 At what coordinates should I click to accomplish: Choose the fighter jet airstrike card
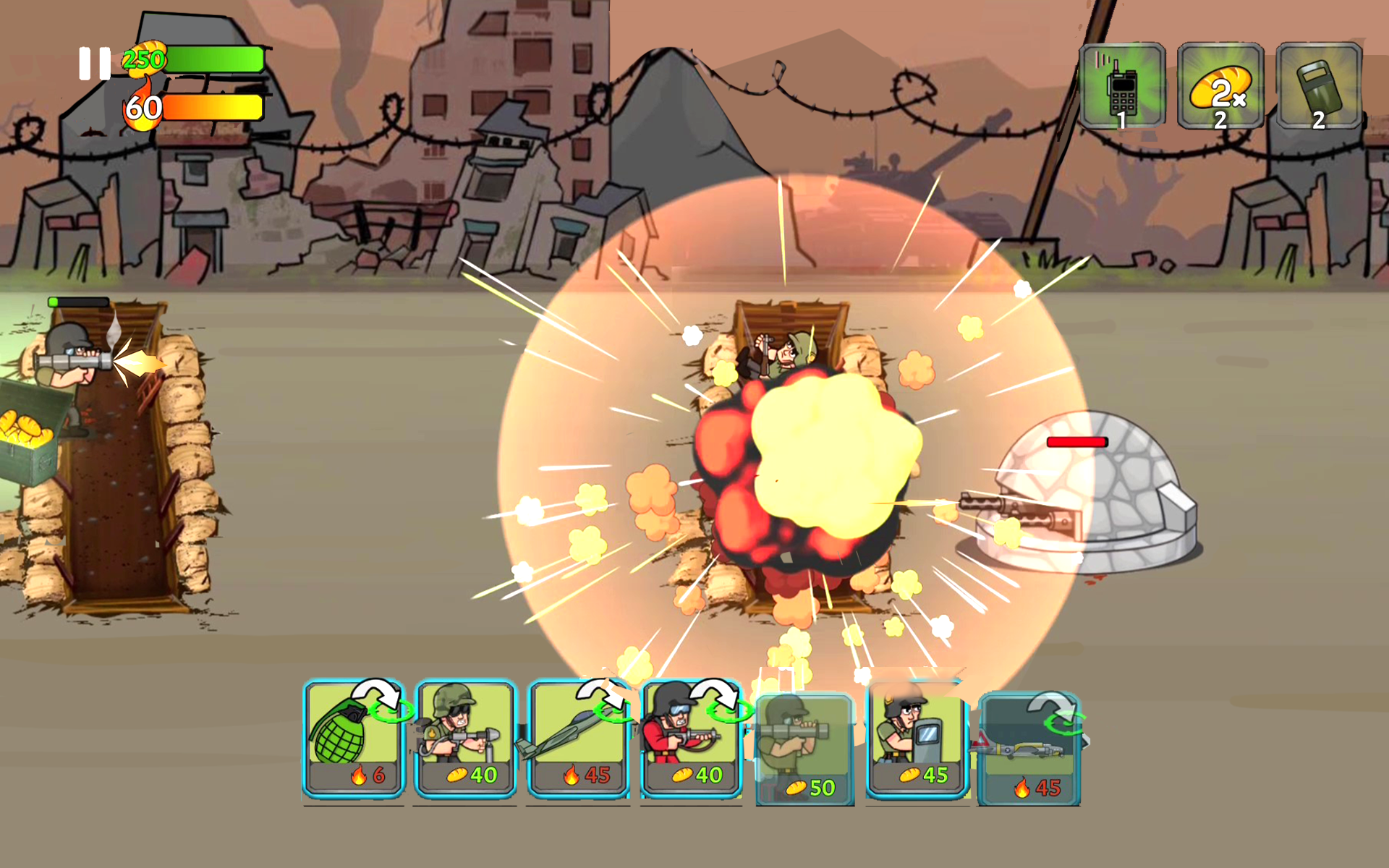578,738
